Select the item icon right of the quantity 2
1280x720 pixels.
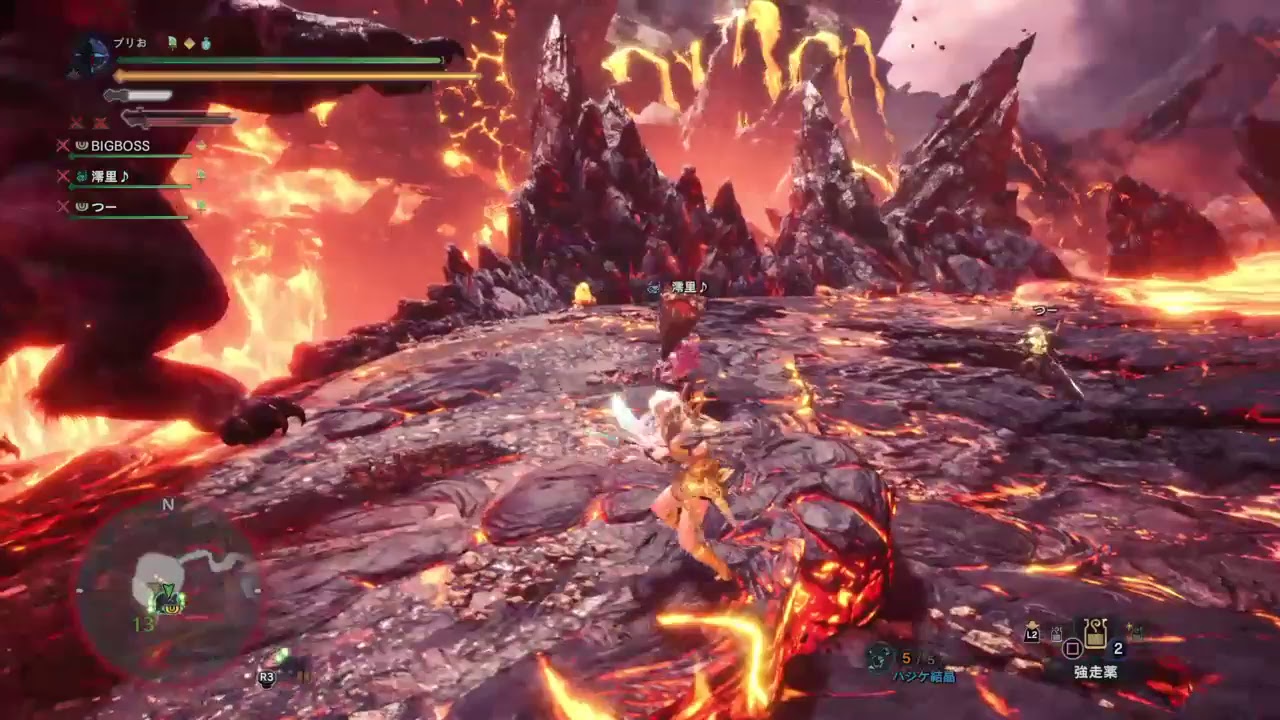[1134, 631]
